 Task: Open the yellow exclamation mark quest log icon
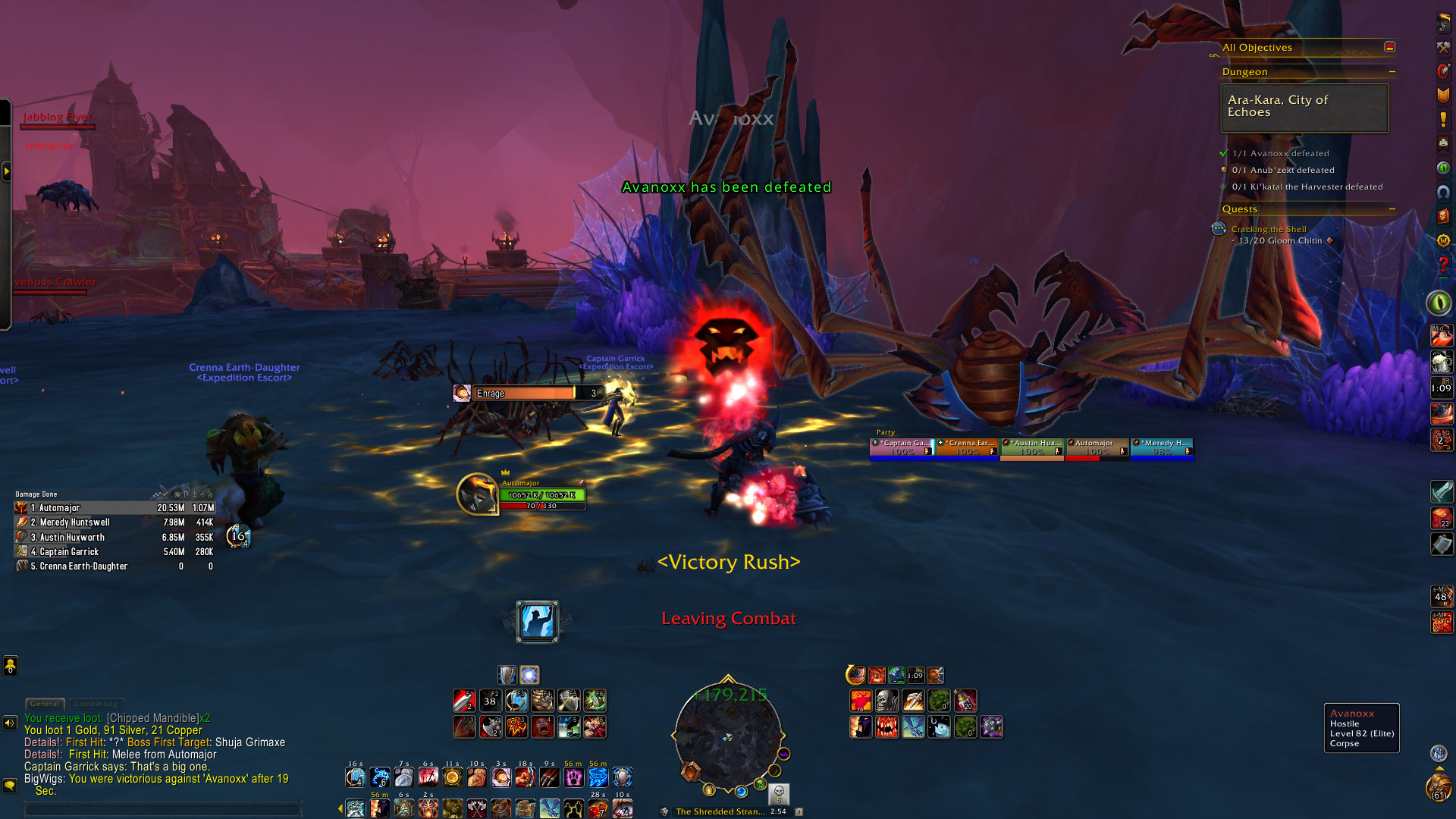click(1443, 119)
